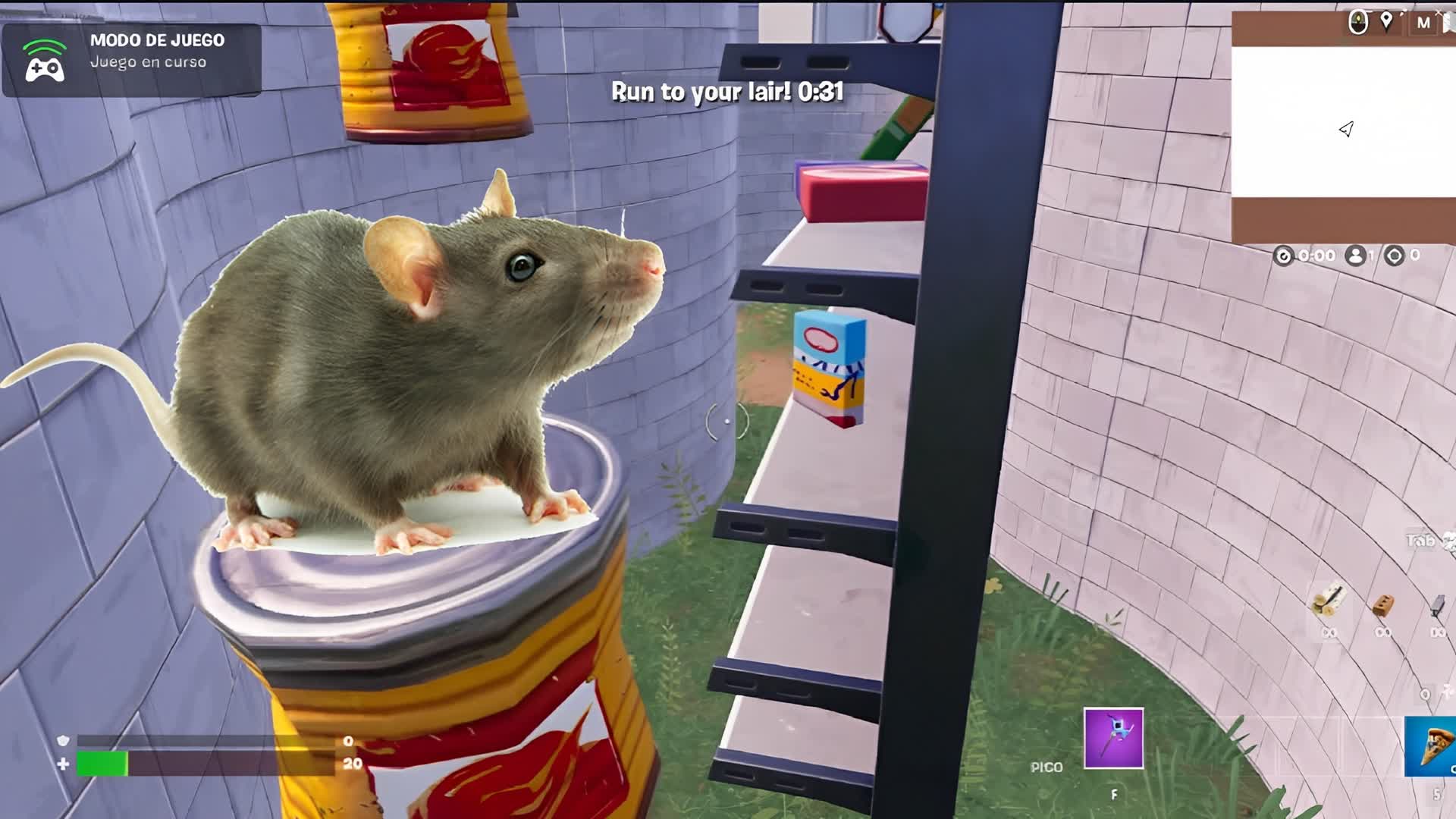Click the location pin marker icon by the minimap

[x=1386, y=20]
